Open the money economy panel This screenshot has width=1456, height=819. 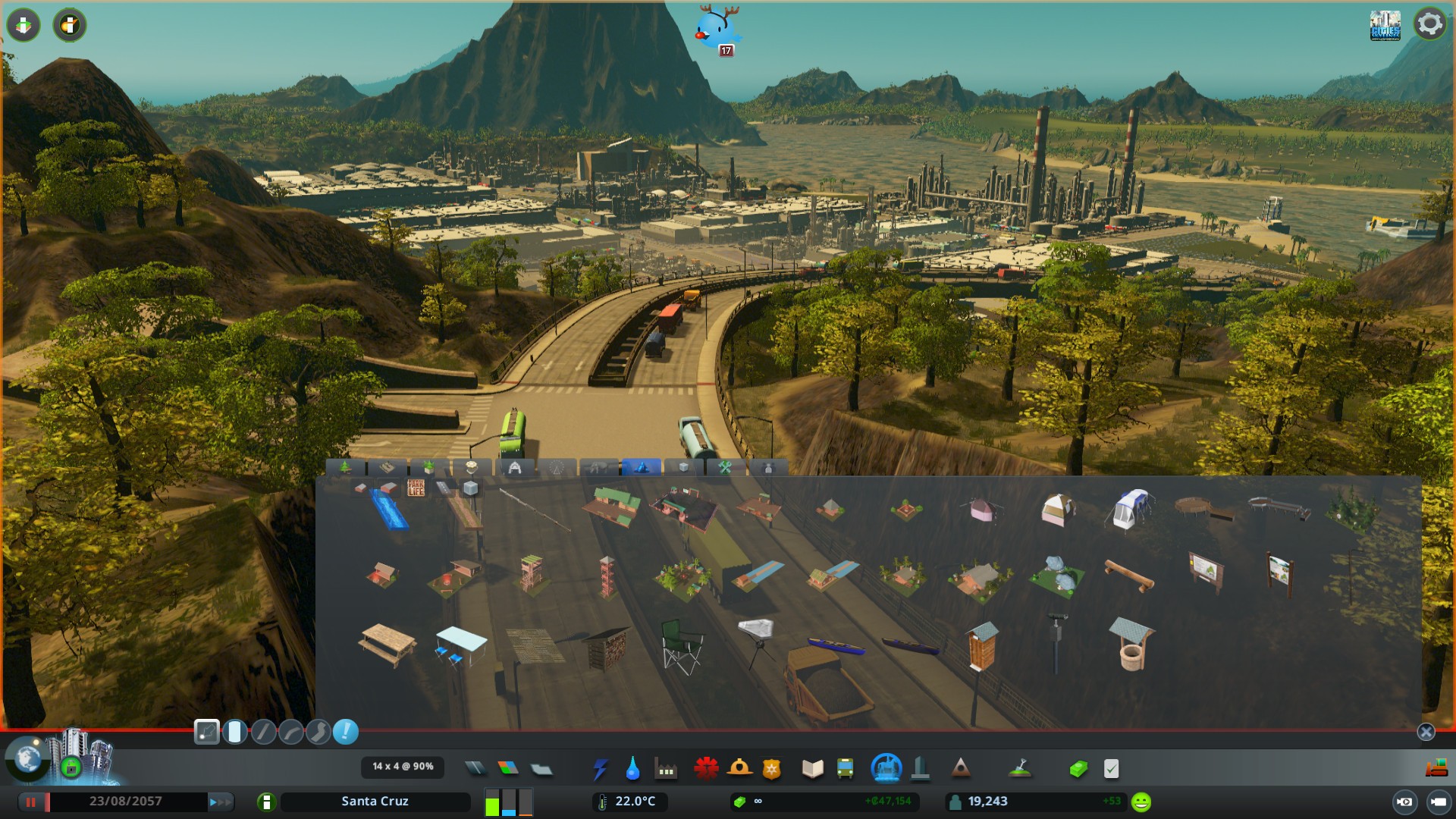1078,769
